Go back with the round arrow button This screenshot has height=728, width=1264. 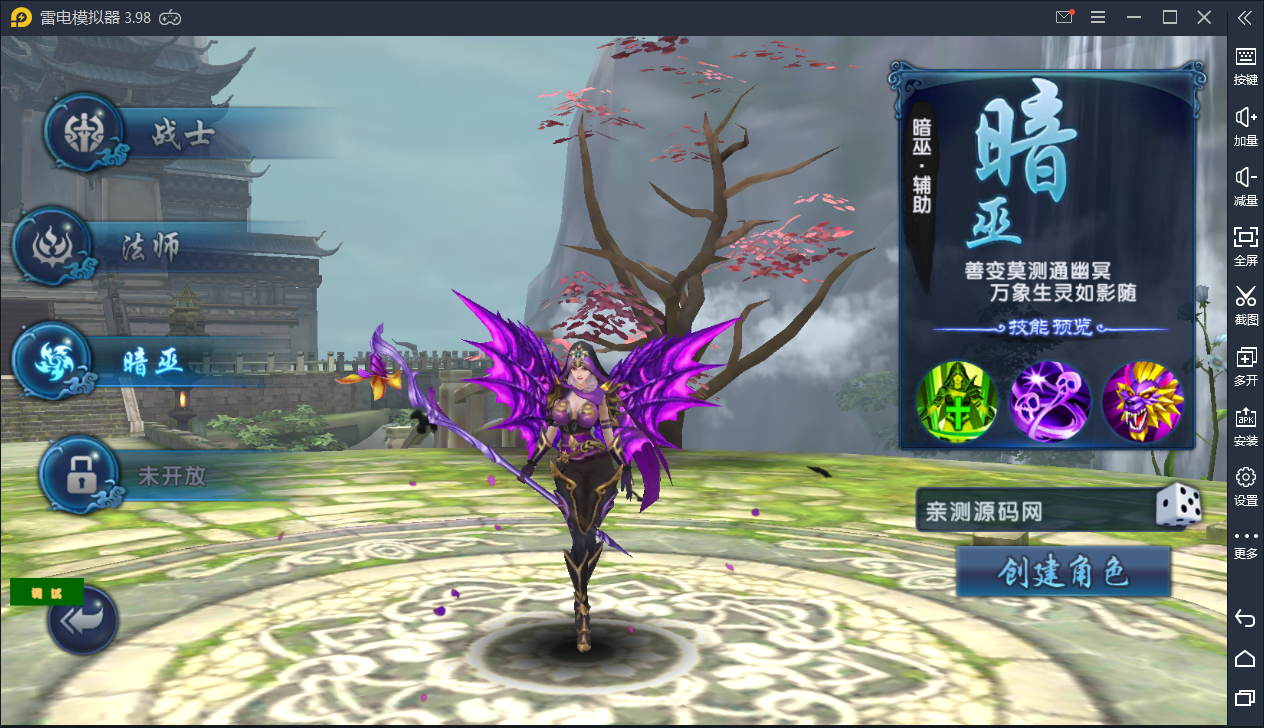(84, 621)
